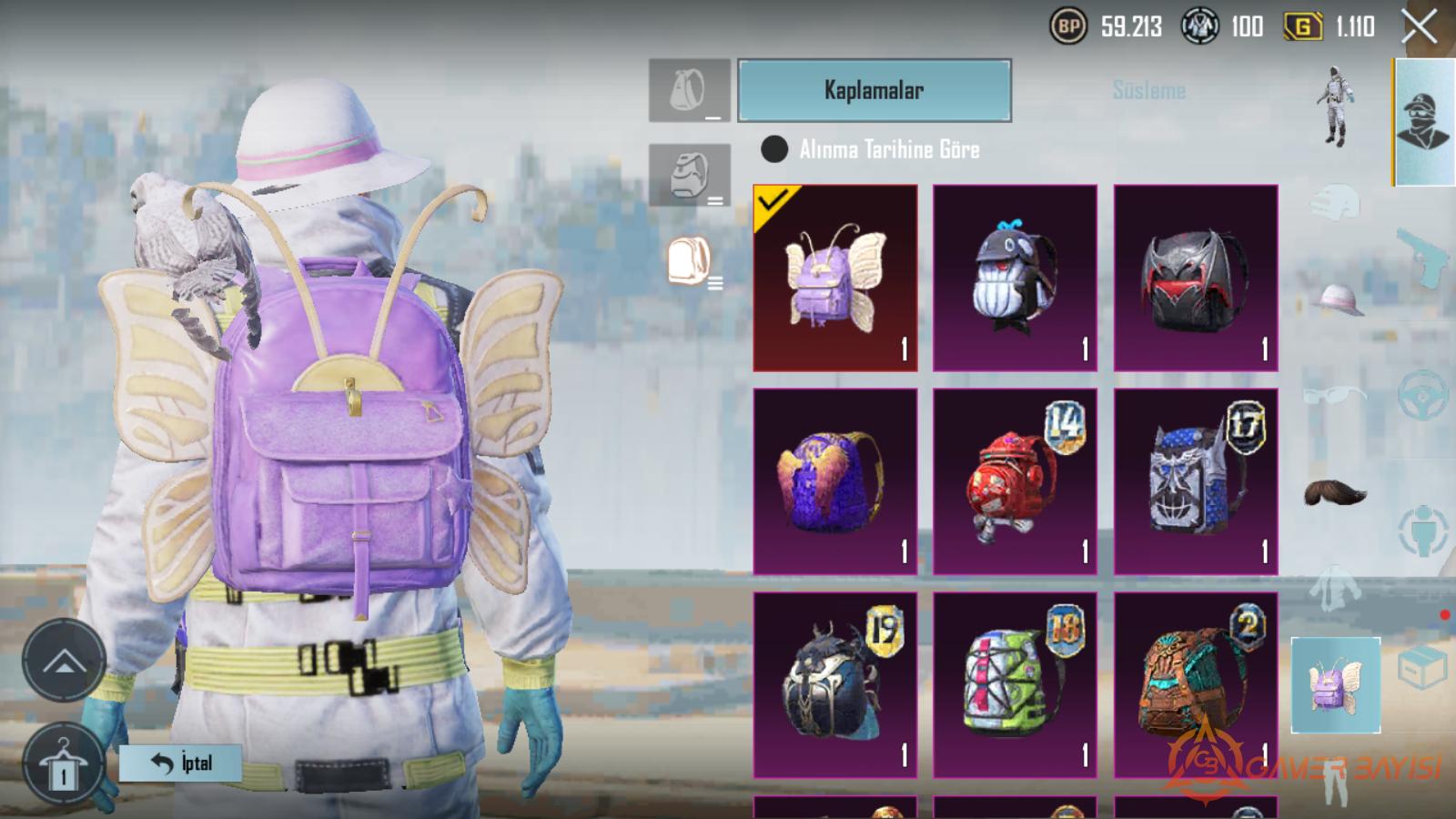Toggle the Alınma Tarihine Göre sort option

774,149
